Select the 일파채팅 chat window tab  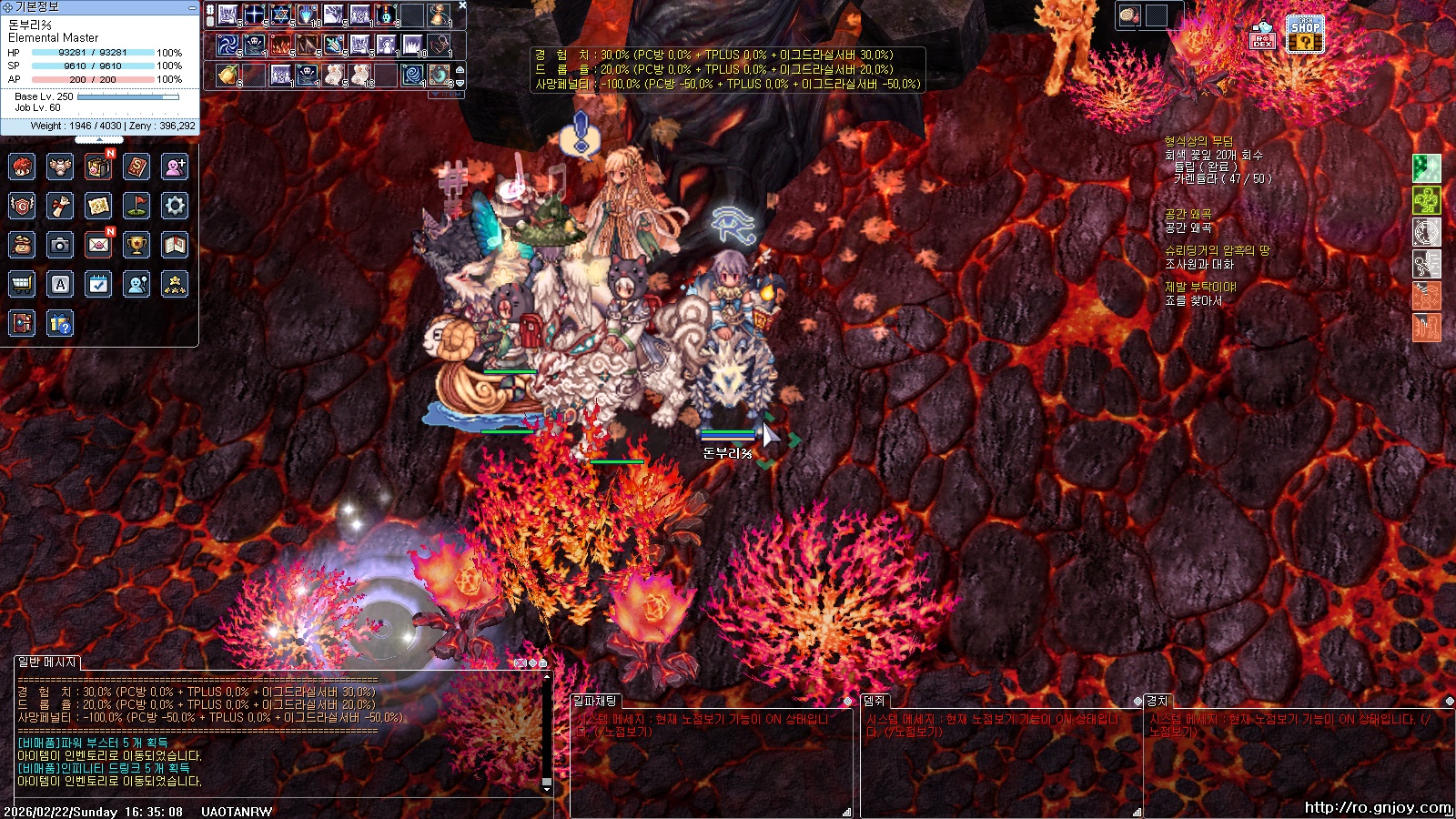coord(595,701)
